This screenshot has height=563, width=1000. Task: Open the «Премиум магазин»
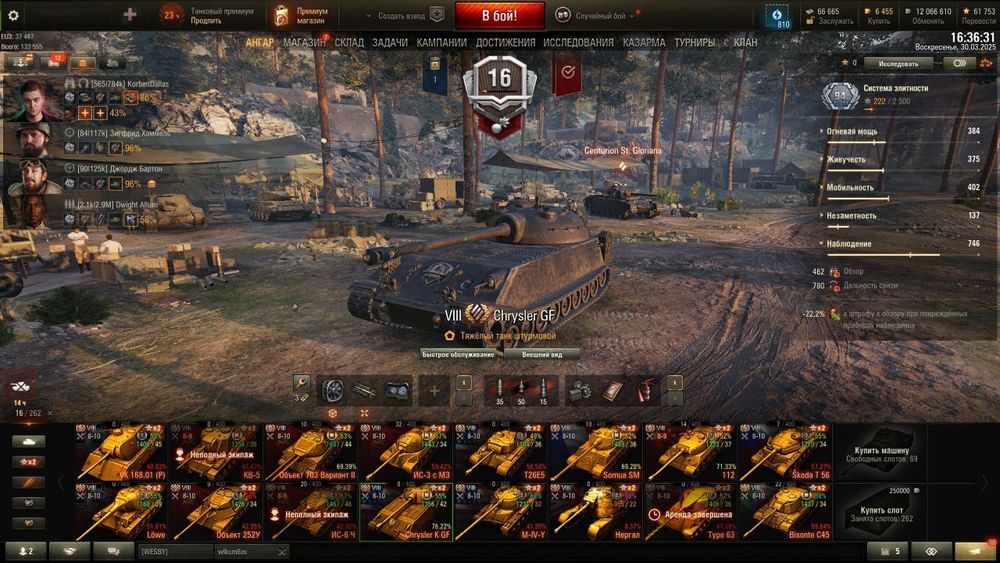303,15
